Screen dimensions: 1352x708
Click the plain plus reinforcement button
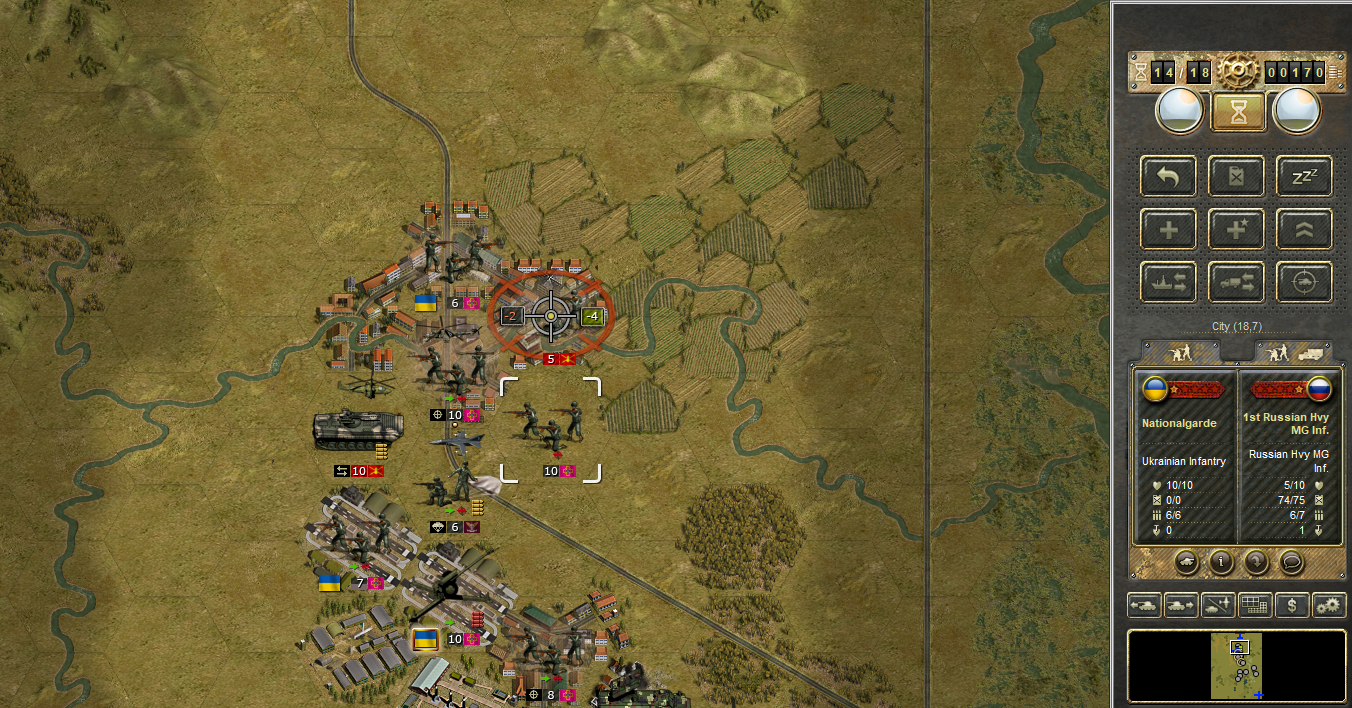1168,230
